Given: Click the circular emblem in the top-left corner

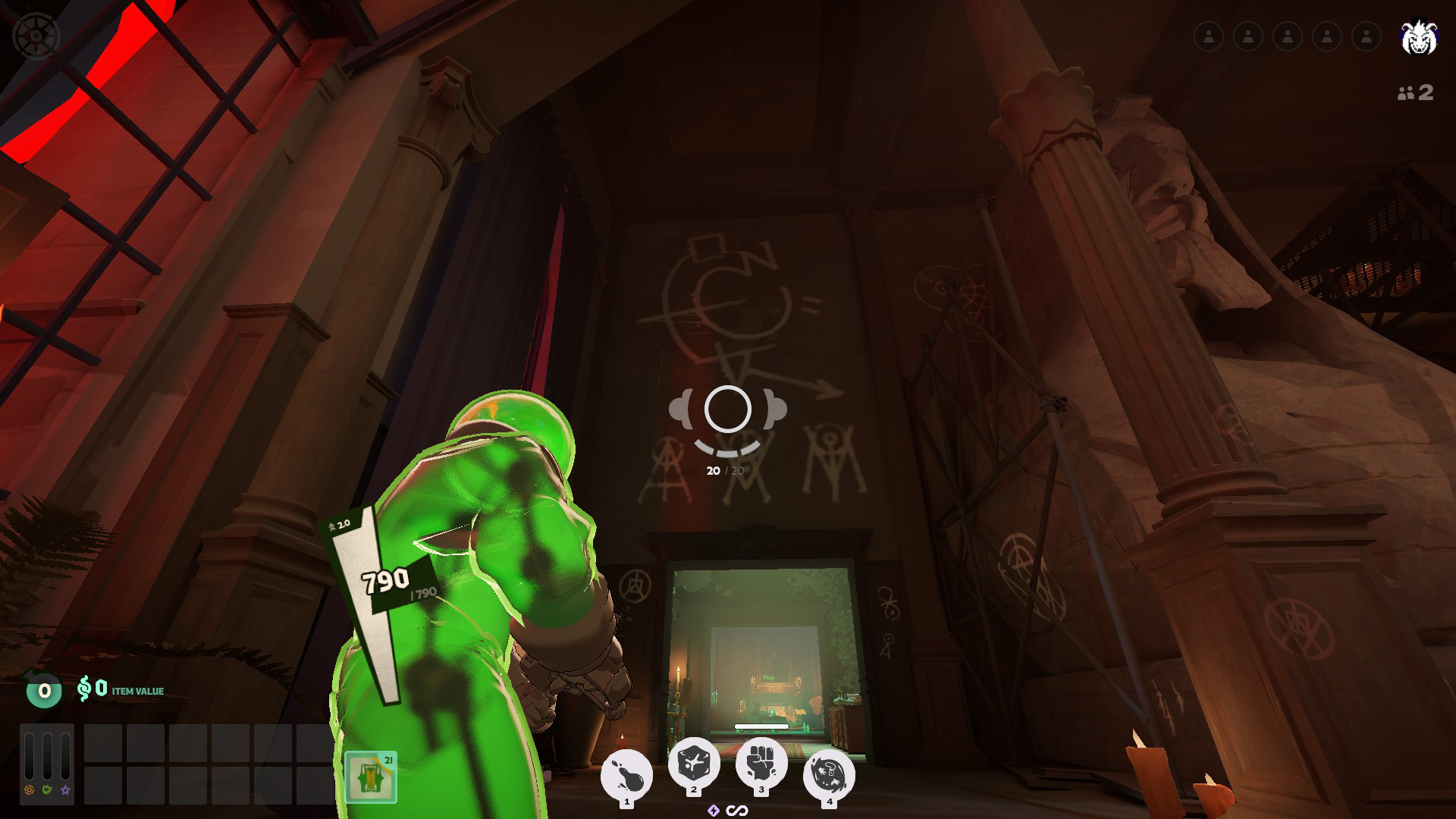Looking at the screenshot, I should tap(34, 34).
